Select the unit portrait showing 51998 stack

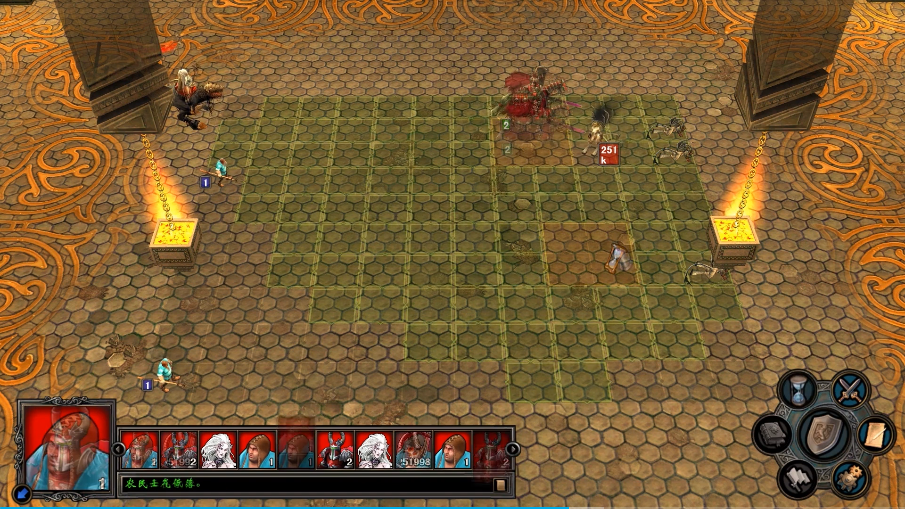(413, 450)
